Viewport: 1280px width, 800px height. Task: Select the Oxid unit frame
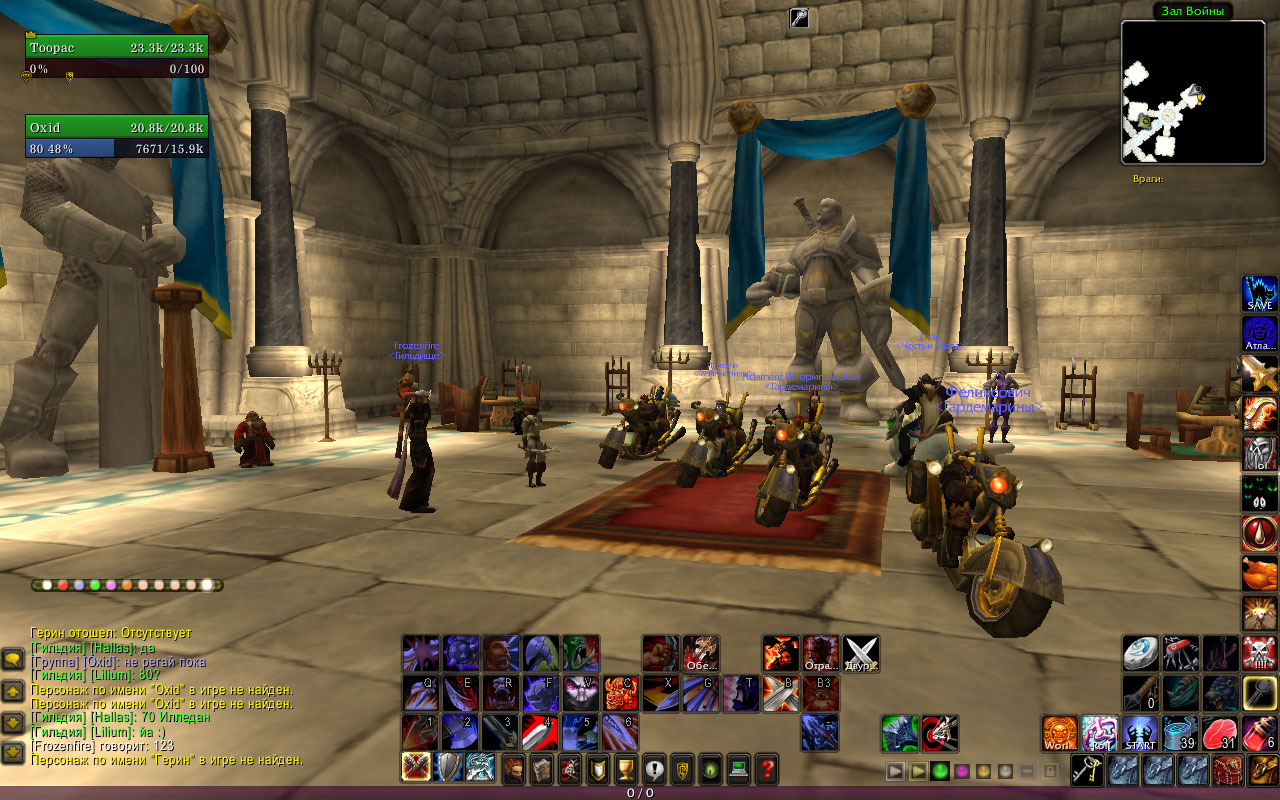click(x=116, y=128)
